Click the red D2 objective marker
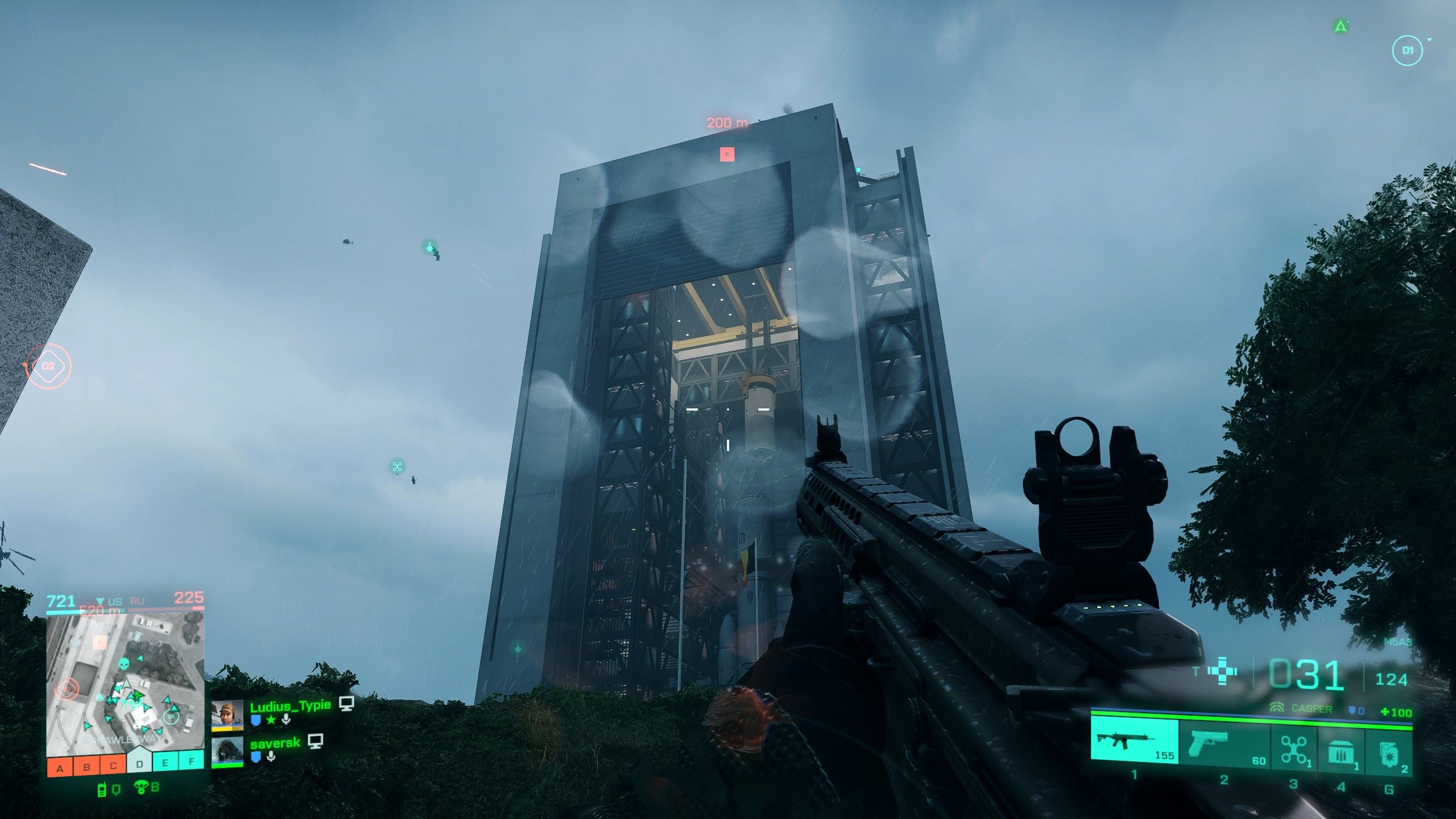Viewport: 1456px width, 819px height. (x=48, y=366)
